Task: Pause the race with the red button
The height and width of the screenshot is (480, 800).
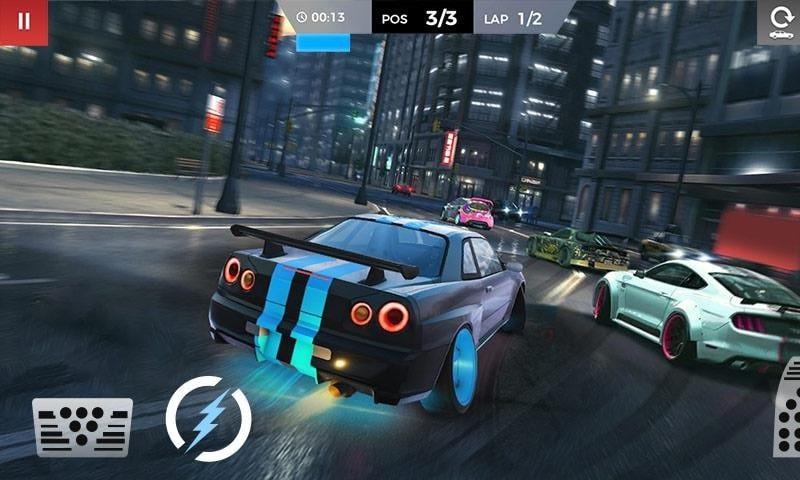Action: pyautogui.click(x=24, y=21)
